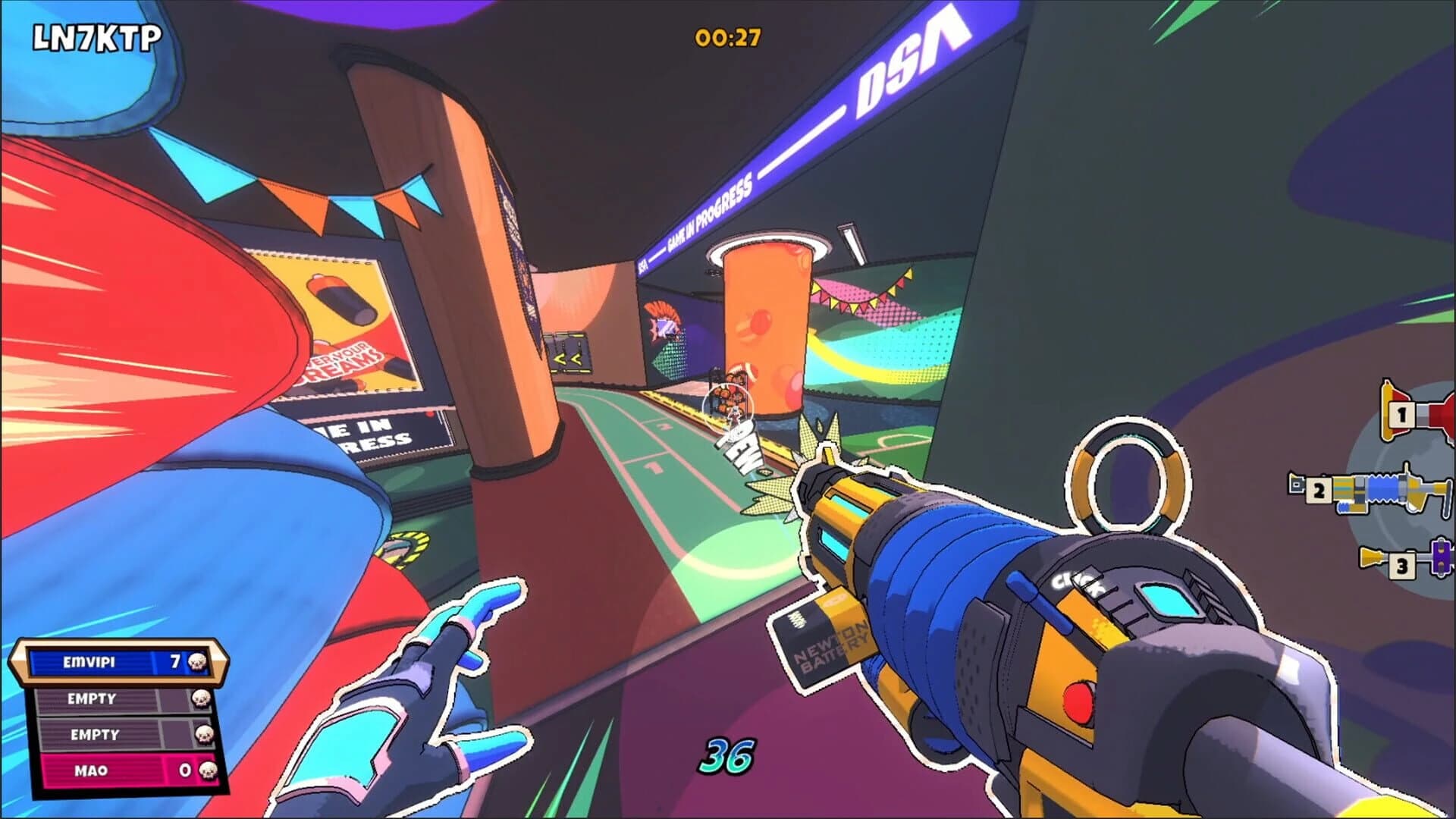Click the weapon slot 2 number badge
1456x819 pixels.
pyautogui.click(x=1318, y=490)
